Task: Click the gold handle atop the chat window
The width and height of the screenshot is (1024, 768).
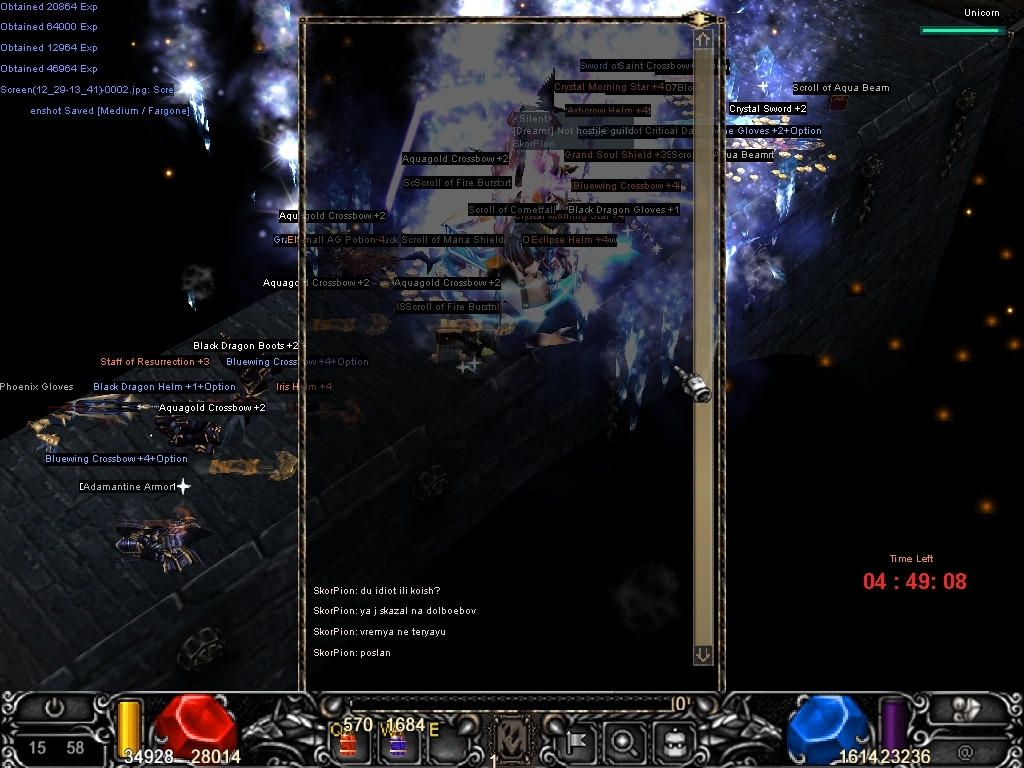Action: pos(700,18)
